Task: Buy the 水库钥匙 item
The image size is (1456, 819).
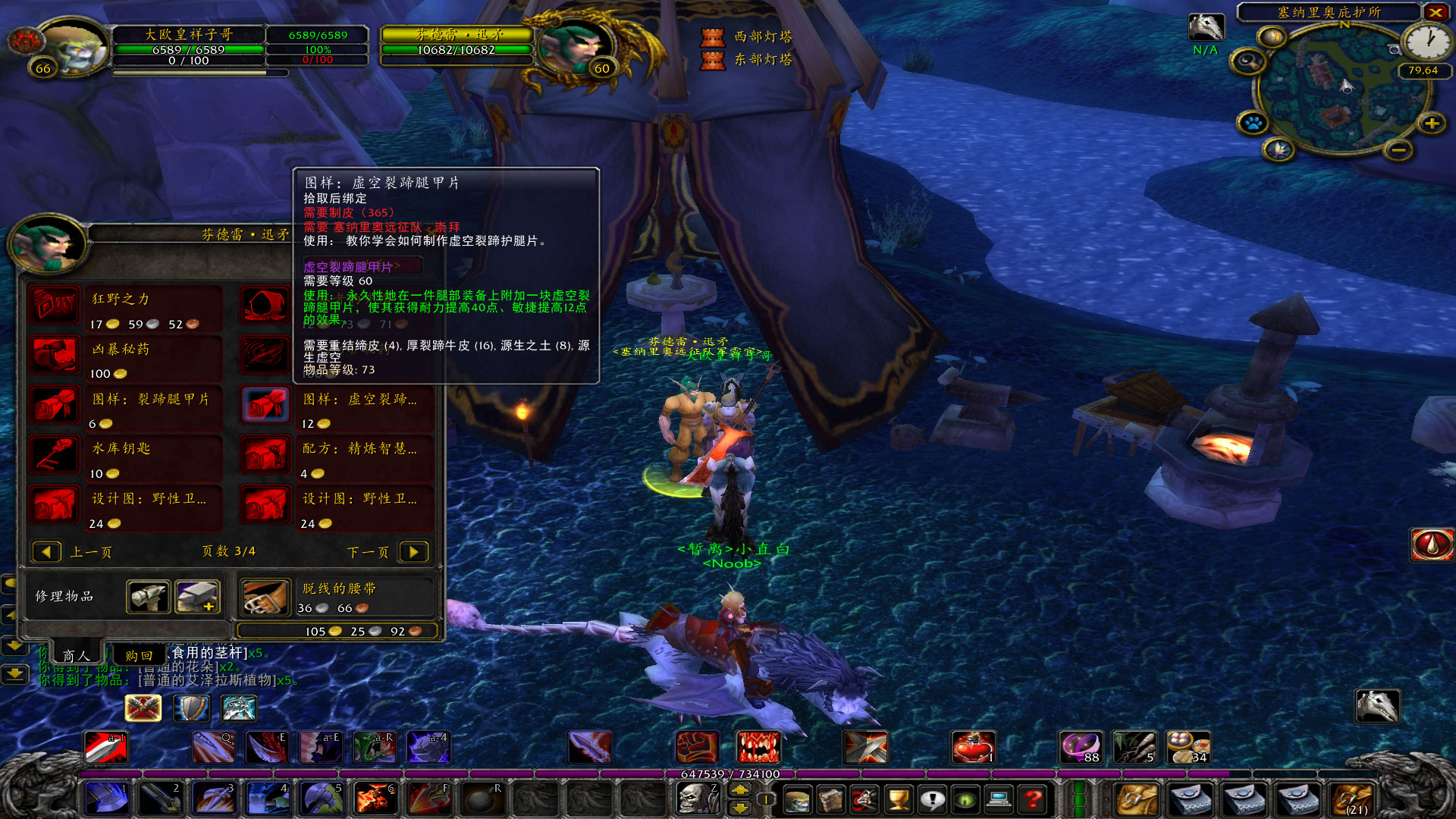Action: [x=55, y=455]
